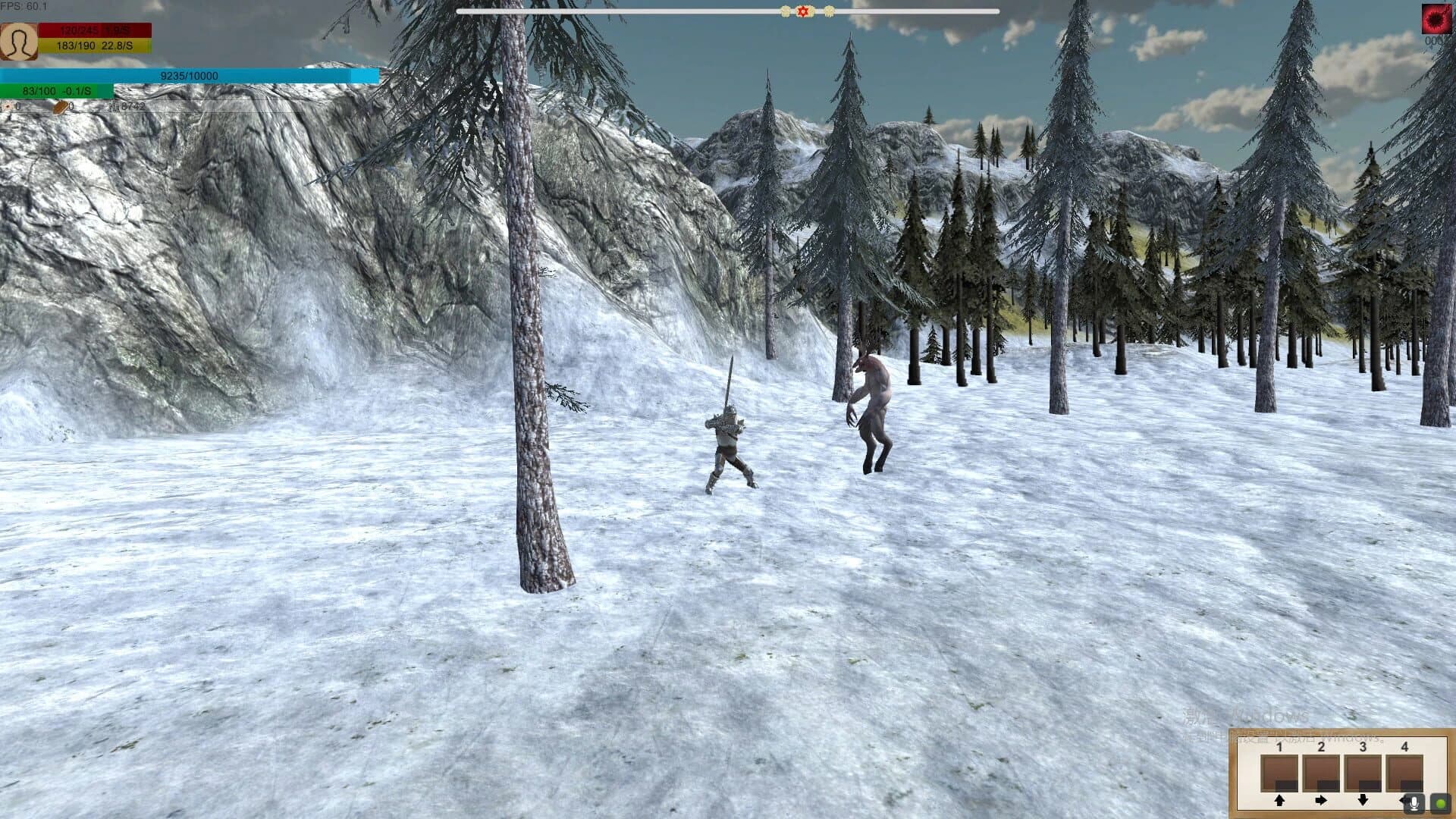This screenshot has height=819, width=1456.
Task: Open character panel via portrait avatar
Action: coord(19,42)
